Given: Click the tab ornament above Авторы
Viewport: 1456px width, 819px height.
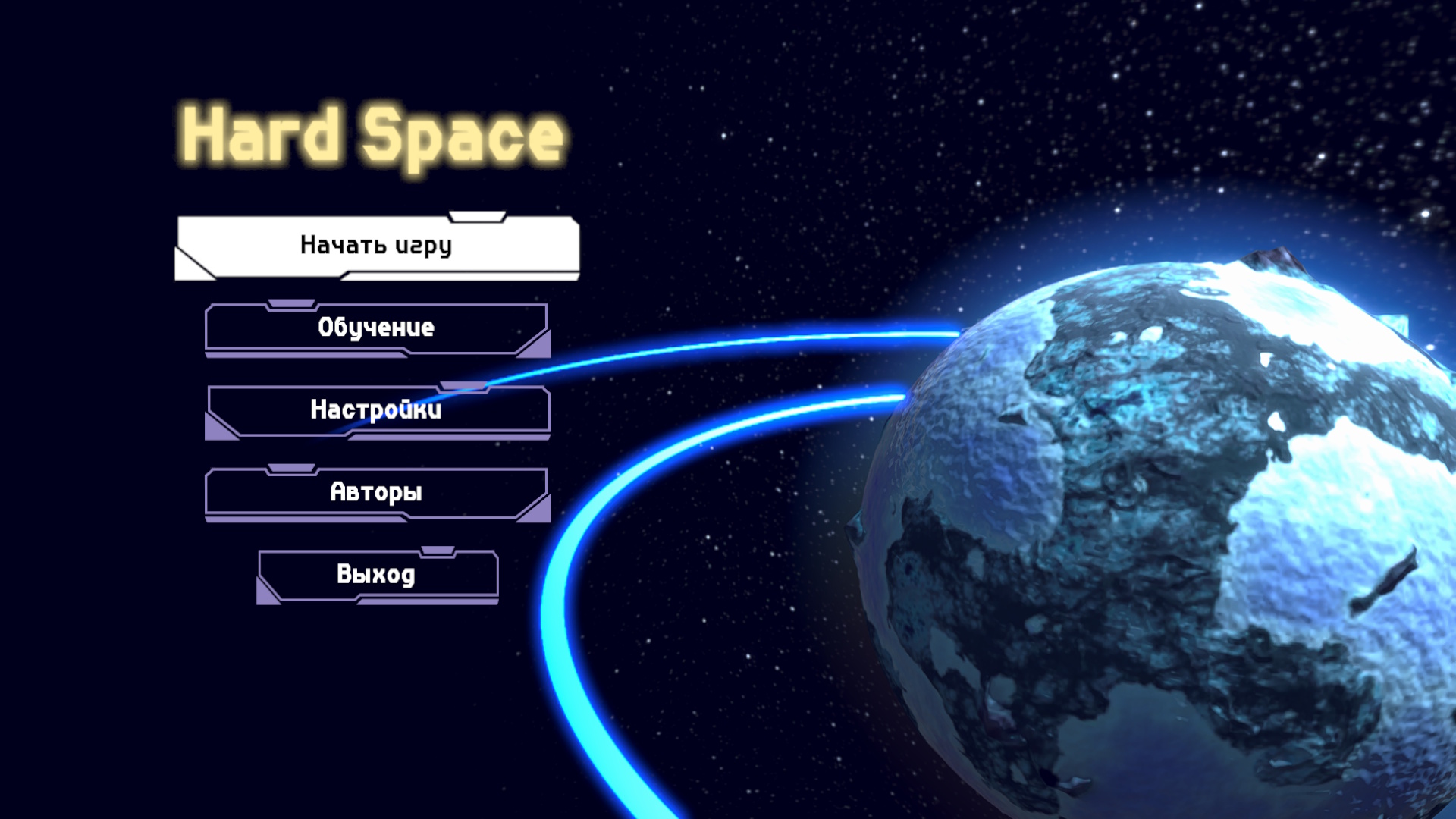Looking at the screenshot, I should tap(293, 469).
